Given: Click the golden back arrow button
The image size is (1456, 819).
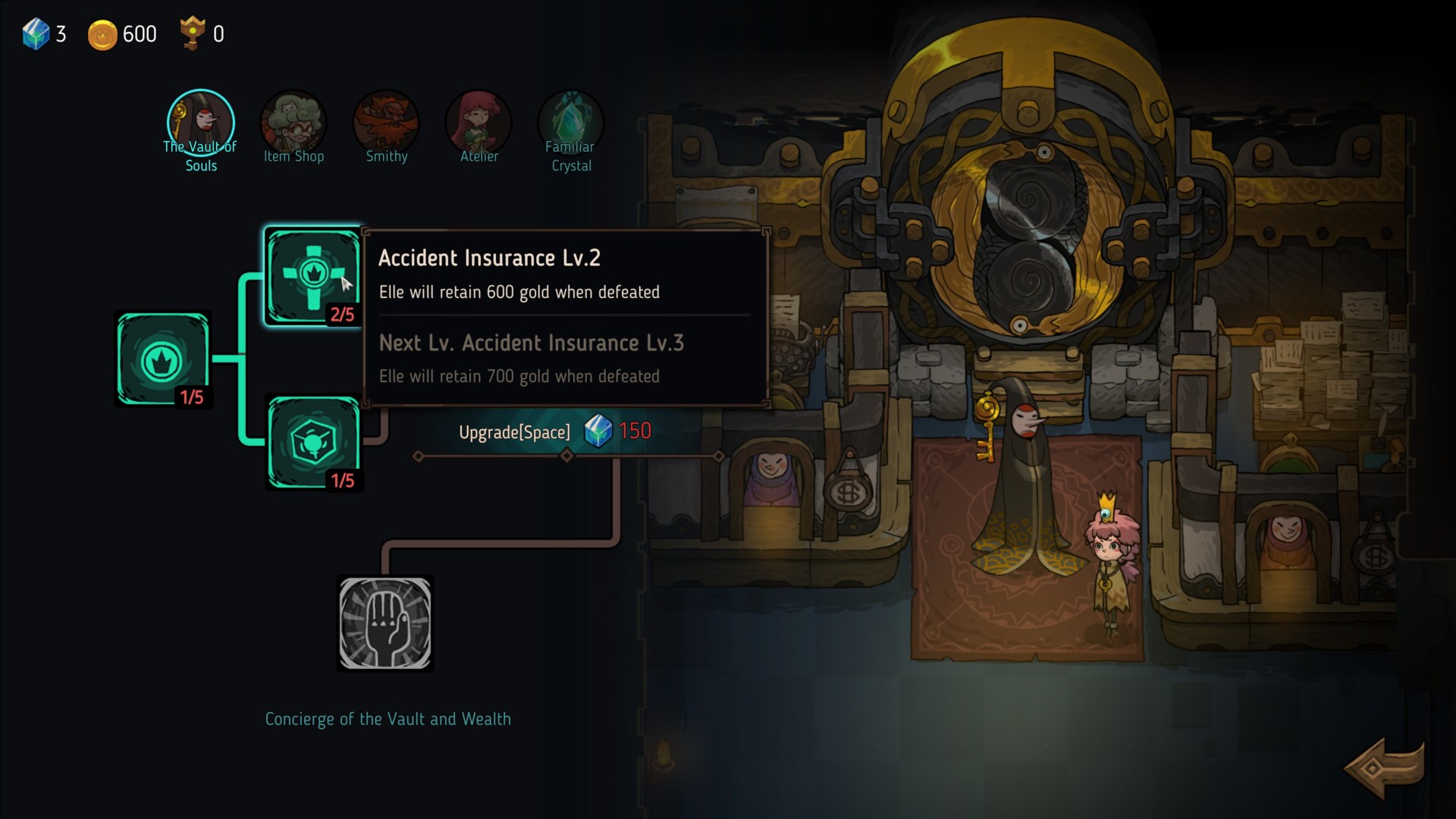Looking at the screenshot, I should [1383, 767].
